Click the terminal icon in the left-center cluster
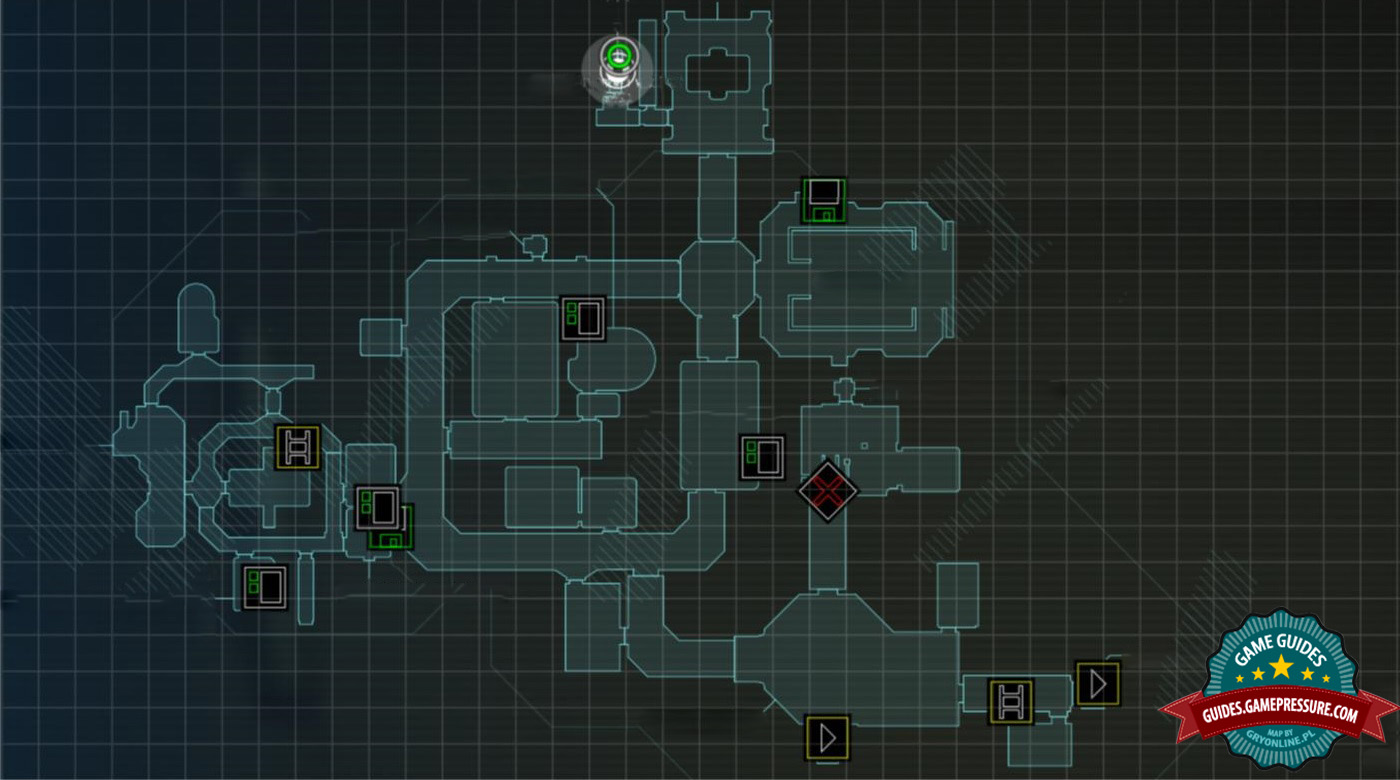The width and height of the screenshot is (1400, 780). coord(378,508)
